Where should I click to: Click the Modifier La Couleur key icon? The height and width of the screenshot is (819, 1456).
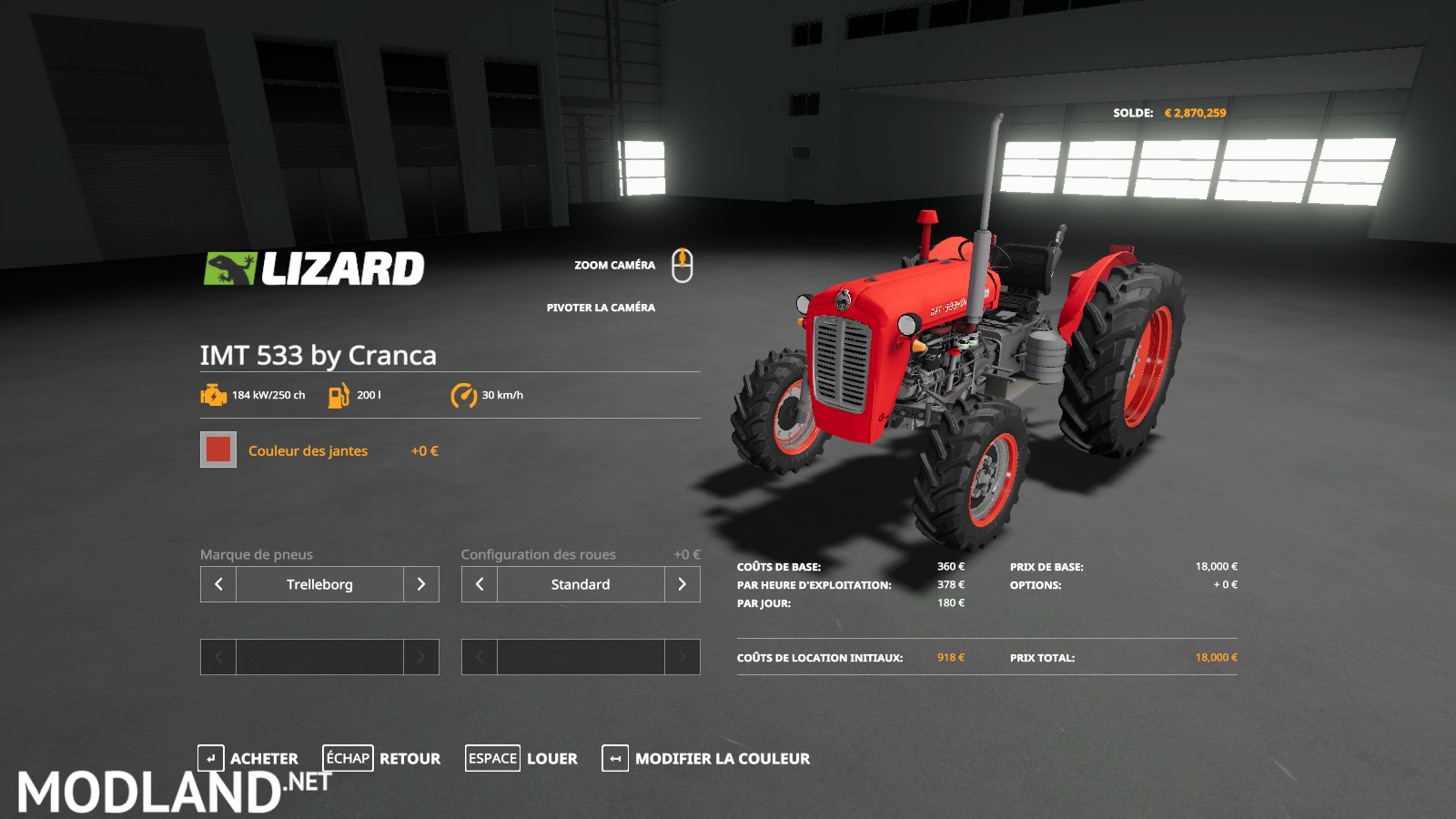click(614, 758)
